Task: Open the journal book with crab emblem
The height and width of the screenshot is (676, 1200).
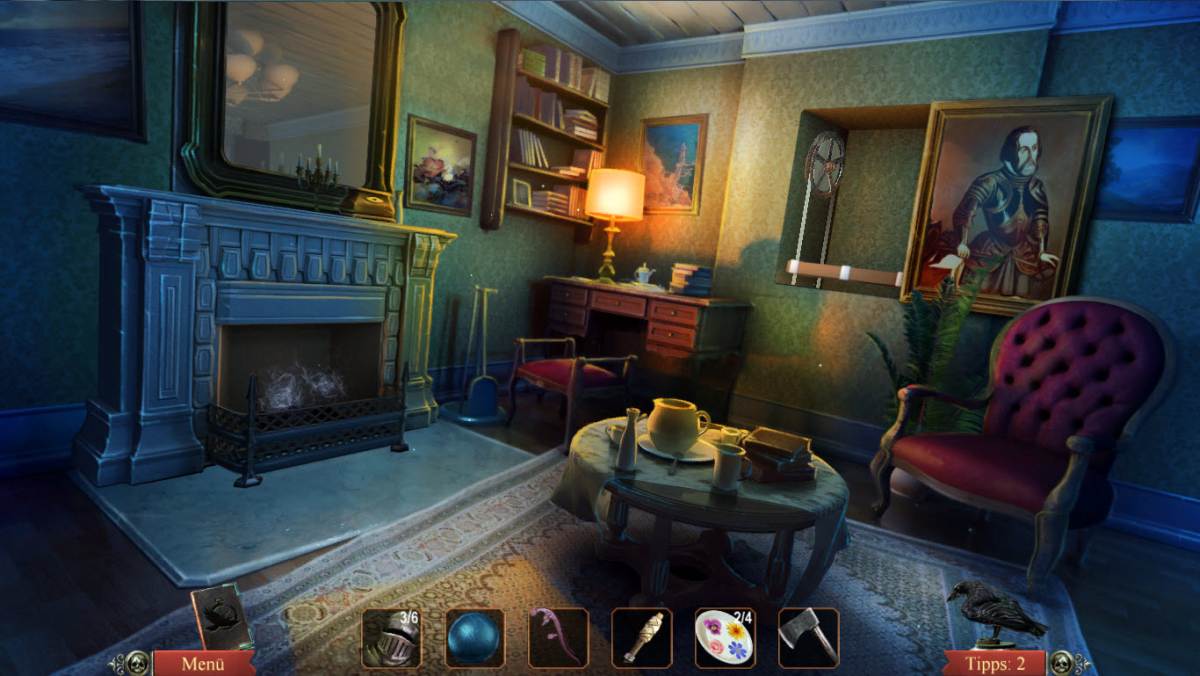Action: 220,617
